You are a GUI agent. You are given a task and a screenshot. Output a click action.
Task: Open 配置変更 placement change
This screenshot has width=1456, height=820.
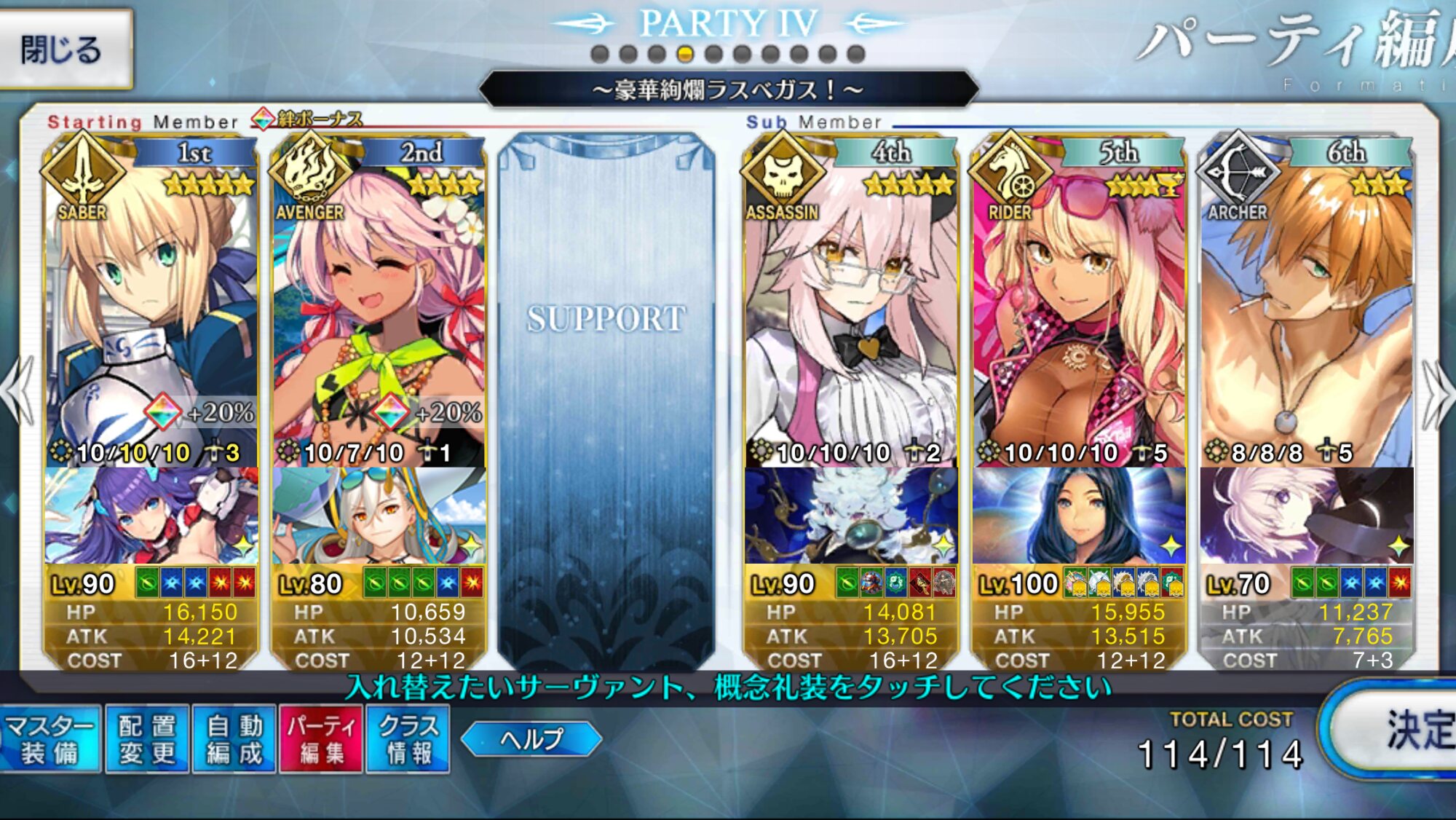147,739
